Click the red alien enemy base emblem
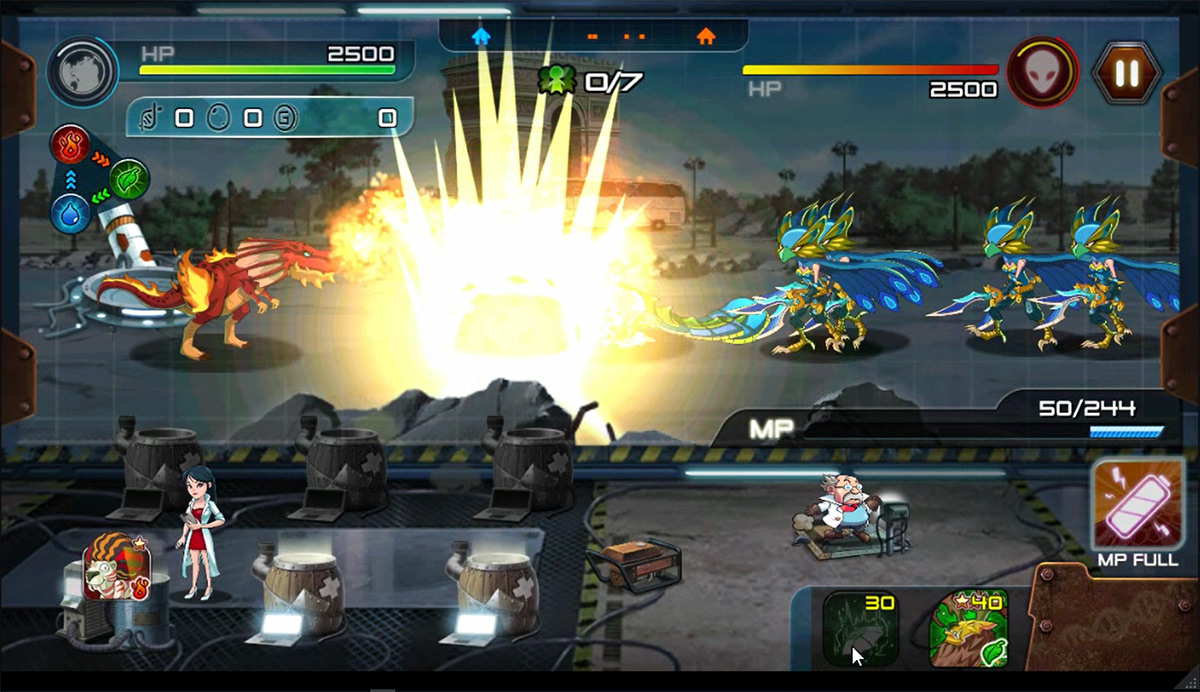Screen dimensions: 1200x692 click(1042, 73)
